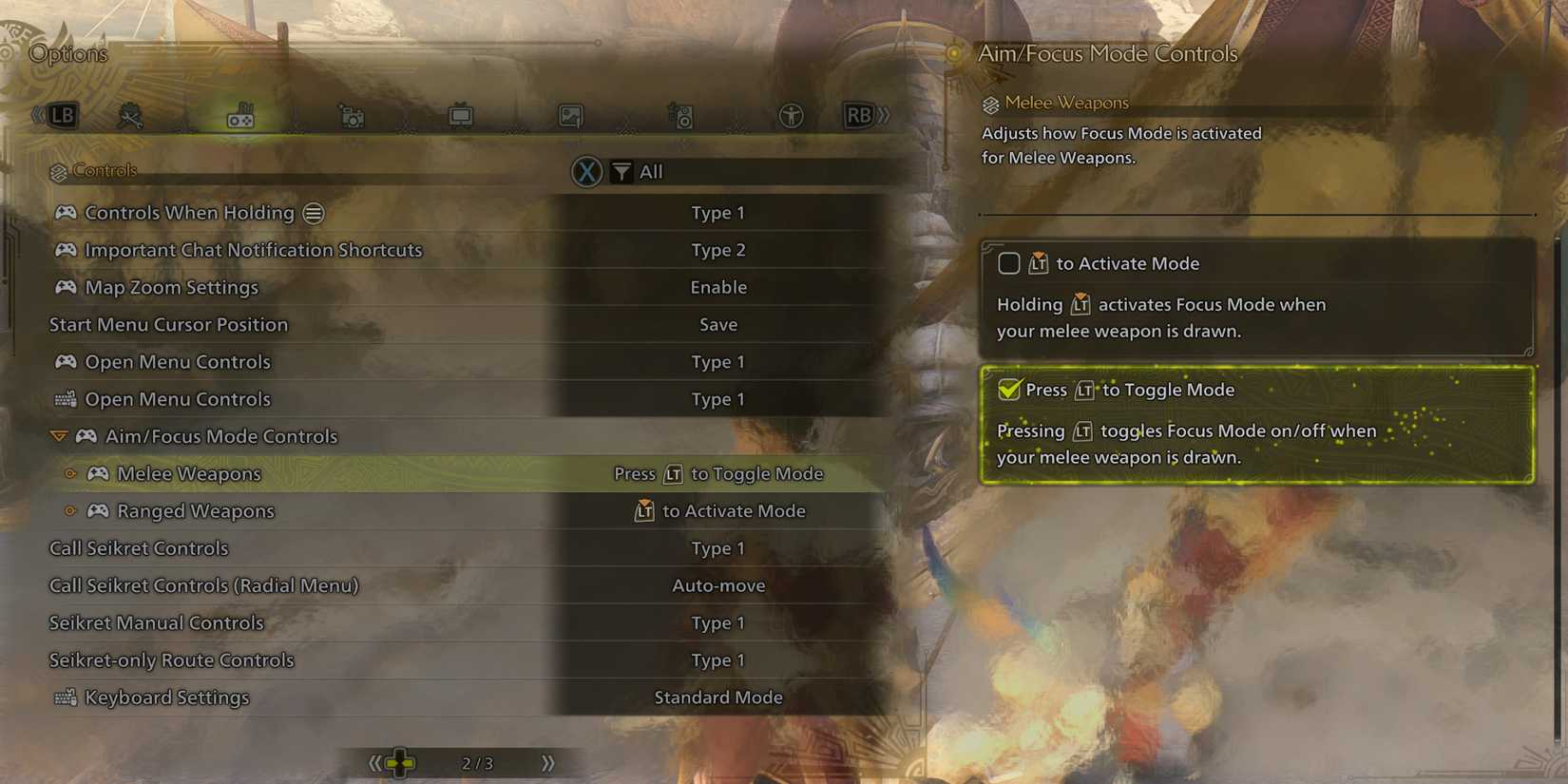1568x784 pixels.
Task: Select the Display settings monitor icon
Action: (x=461, y=114)
